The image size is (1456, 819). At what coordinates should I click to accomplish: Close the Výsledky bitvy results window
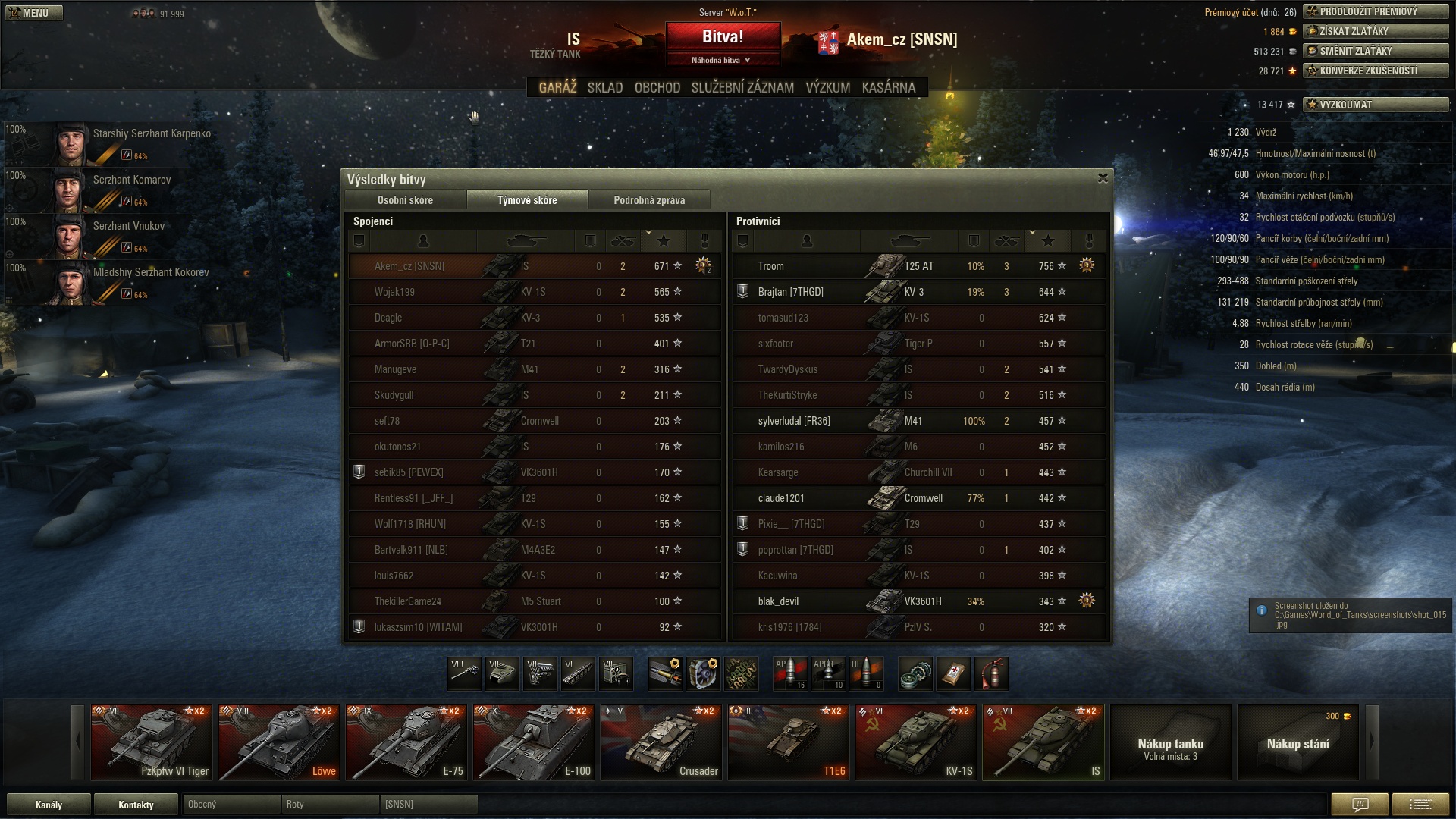pos(1103,178)
